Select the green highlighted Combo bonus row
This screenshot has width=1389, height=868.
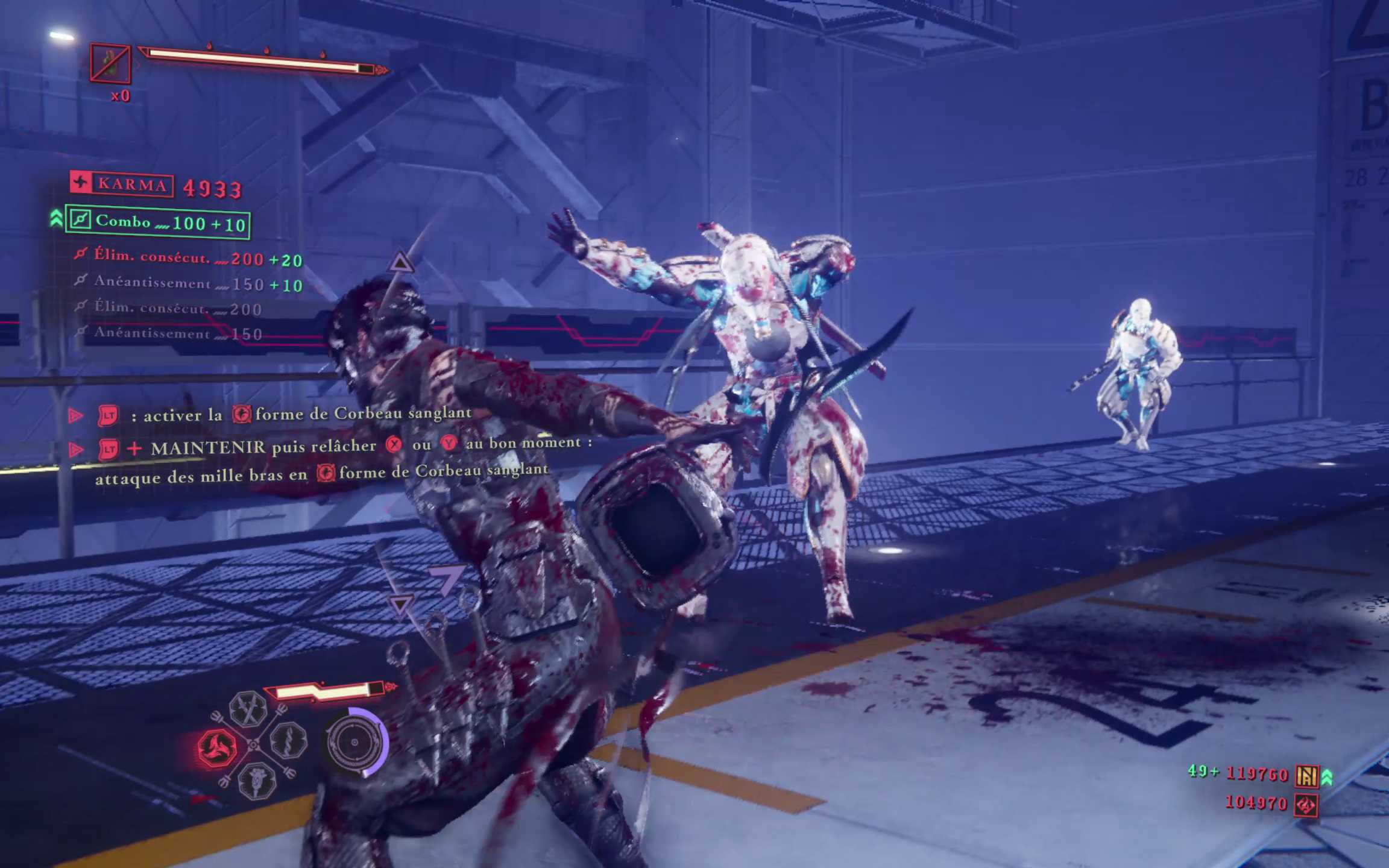[x=158, y=222]
